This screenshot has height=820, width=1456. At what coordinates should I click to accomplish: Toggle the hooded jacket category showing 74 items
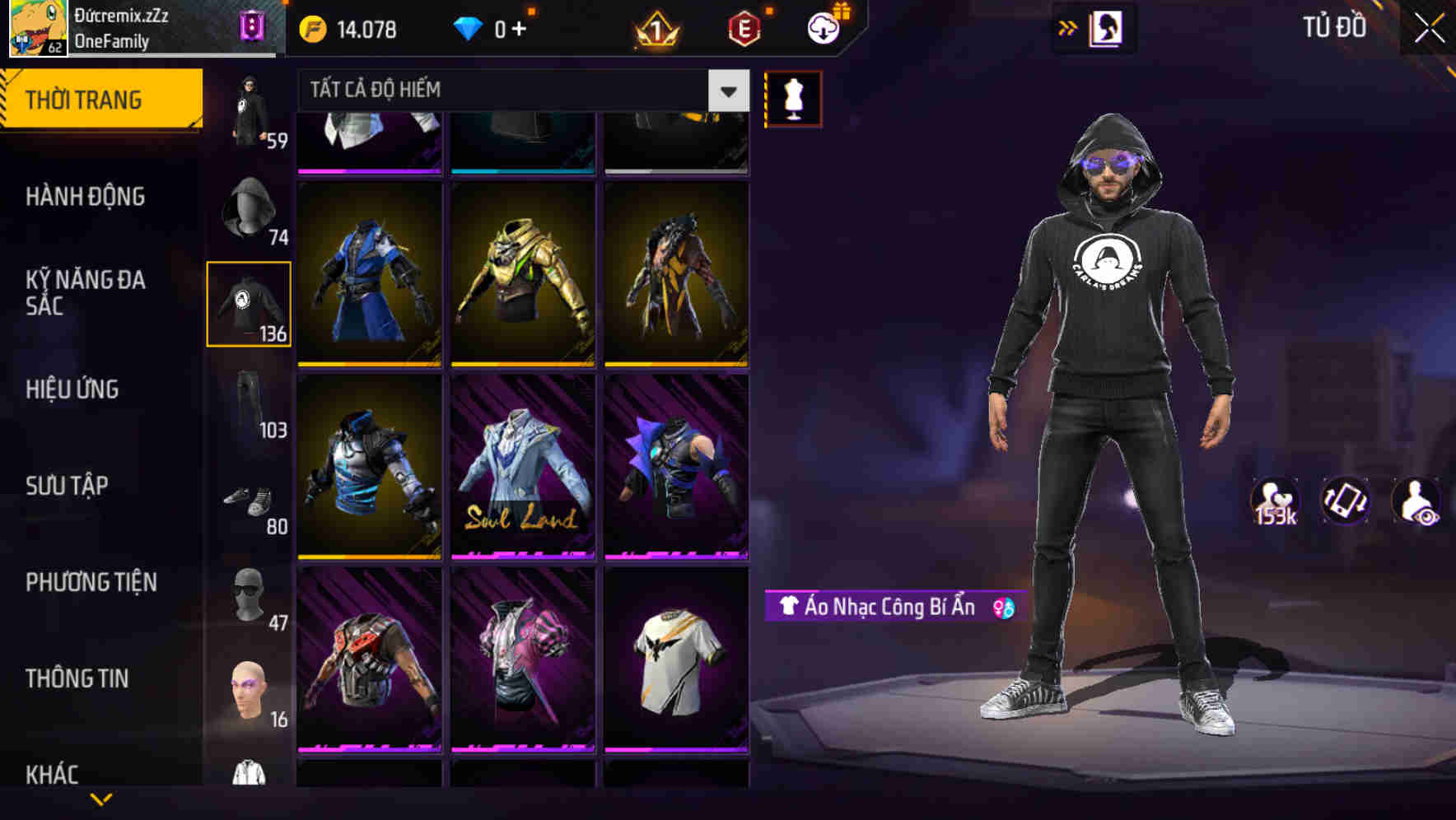click(247, 206)
